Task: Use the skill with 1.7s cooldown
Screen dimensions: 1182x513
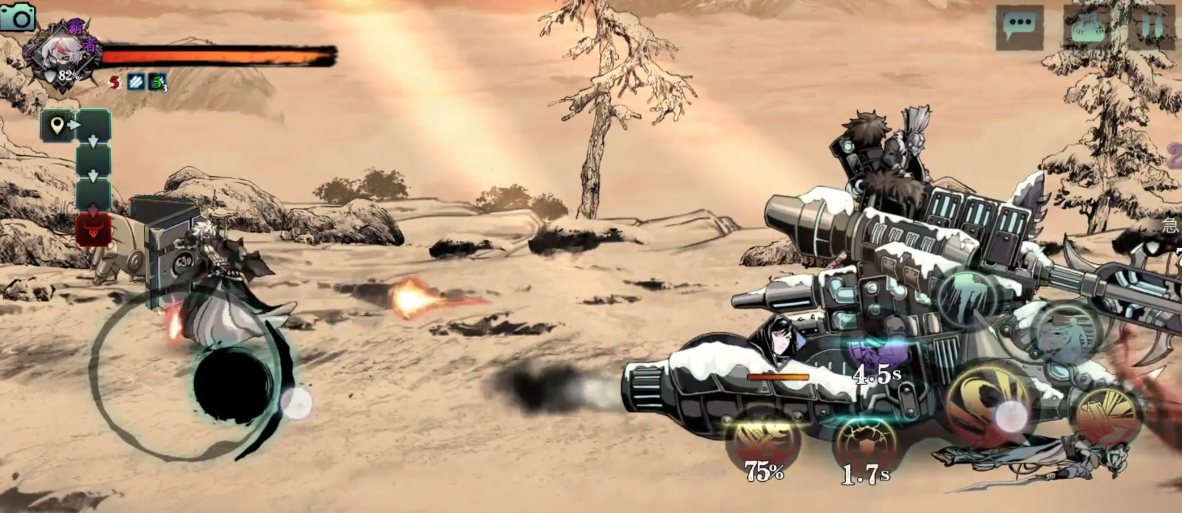Action: (x=865, y=443)
